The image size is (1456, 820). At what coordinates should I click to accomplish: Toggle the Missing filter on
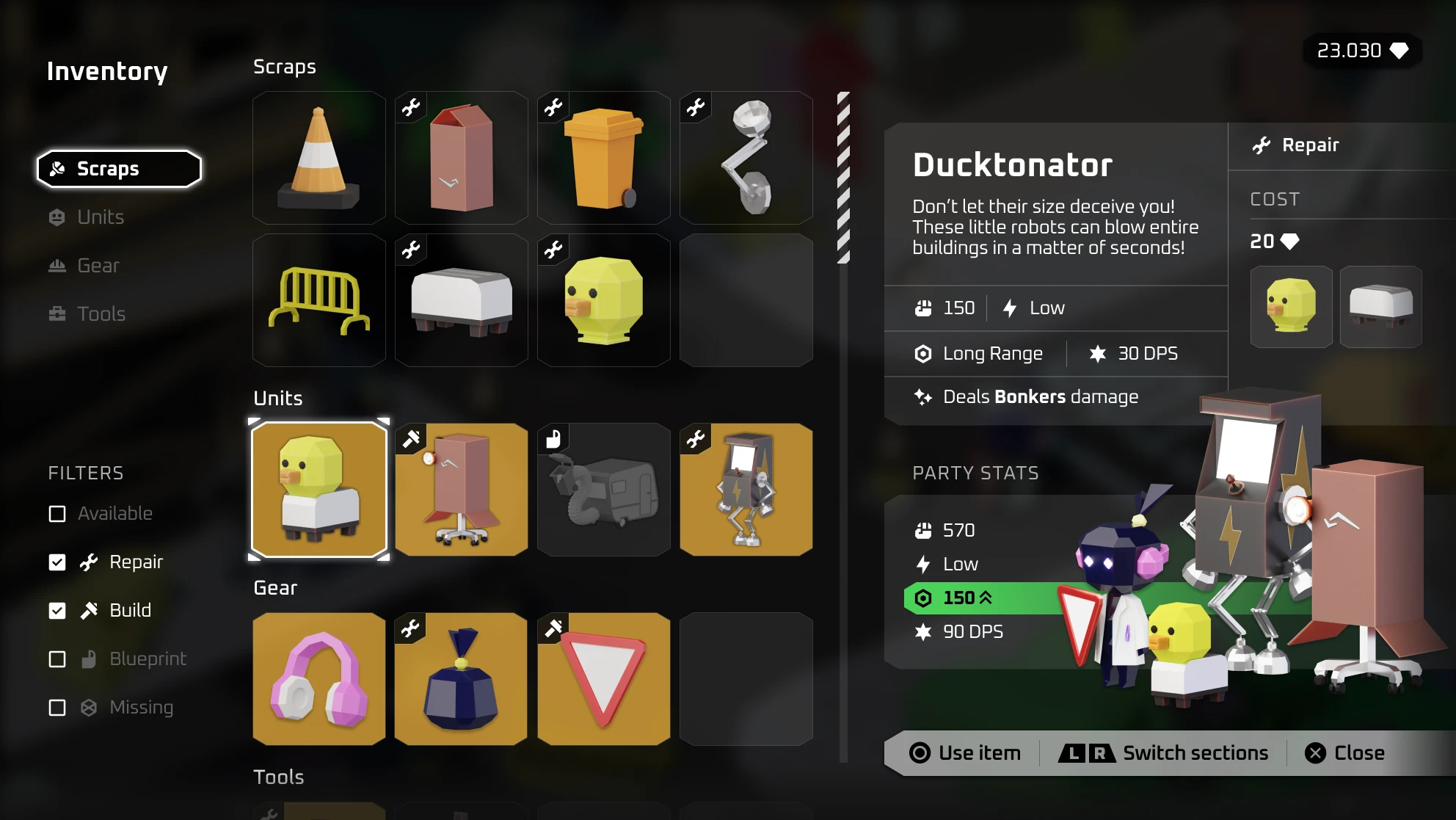pos(57,707)
